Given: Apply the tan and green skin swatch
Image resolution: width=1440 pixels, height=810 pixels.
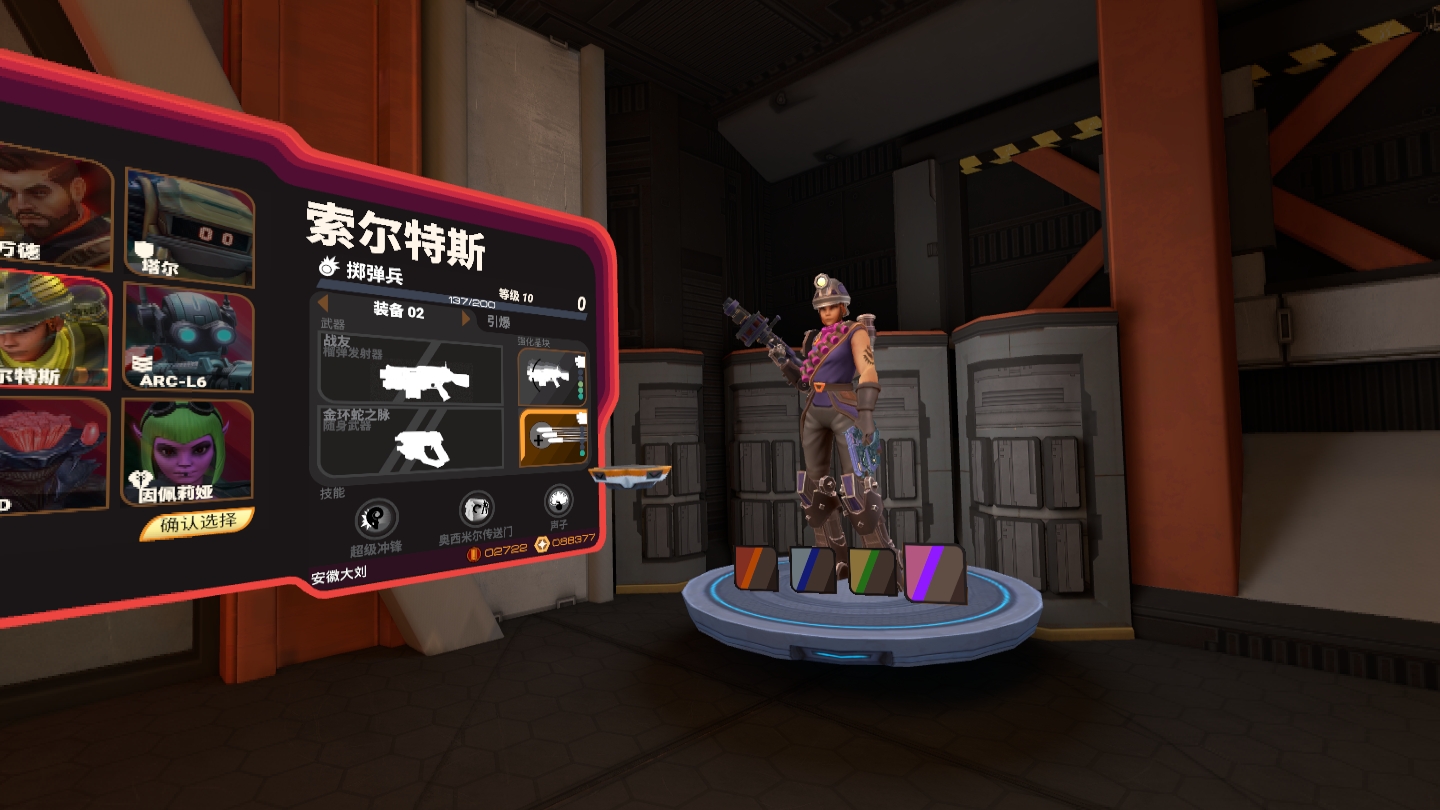Looking at the screenshot, I should coord(872,571).
